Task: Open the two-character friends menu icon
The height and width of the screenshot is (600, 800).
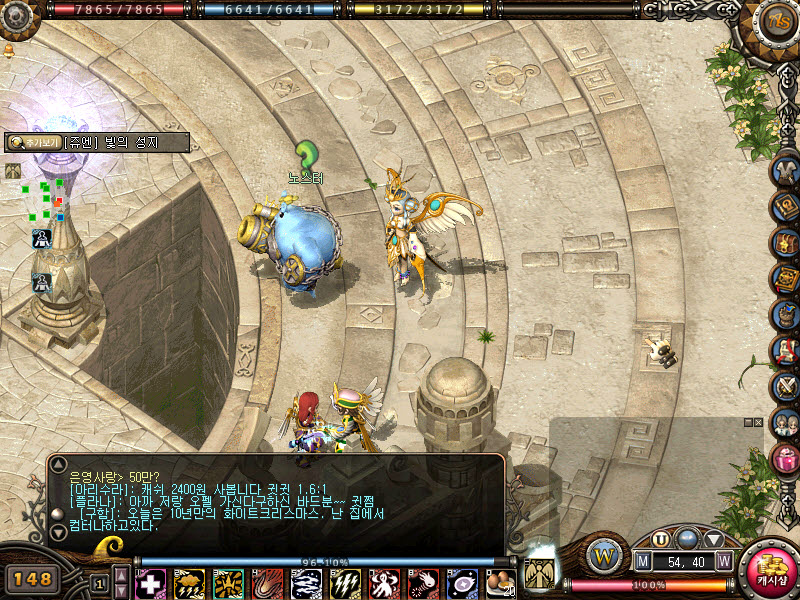Action: coord(786,422)
